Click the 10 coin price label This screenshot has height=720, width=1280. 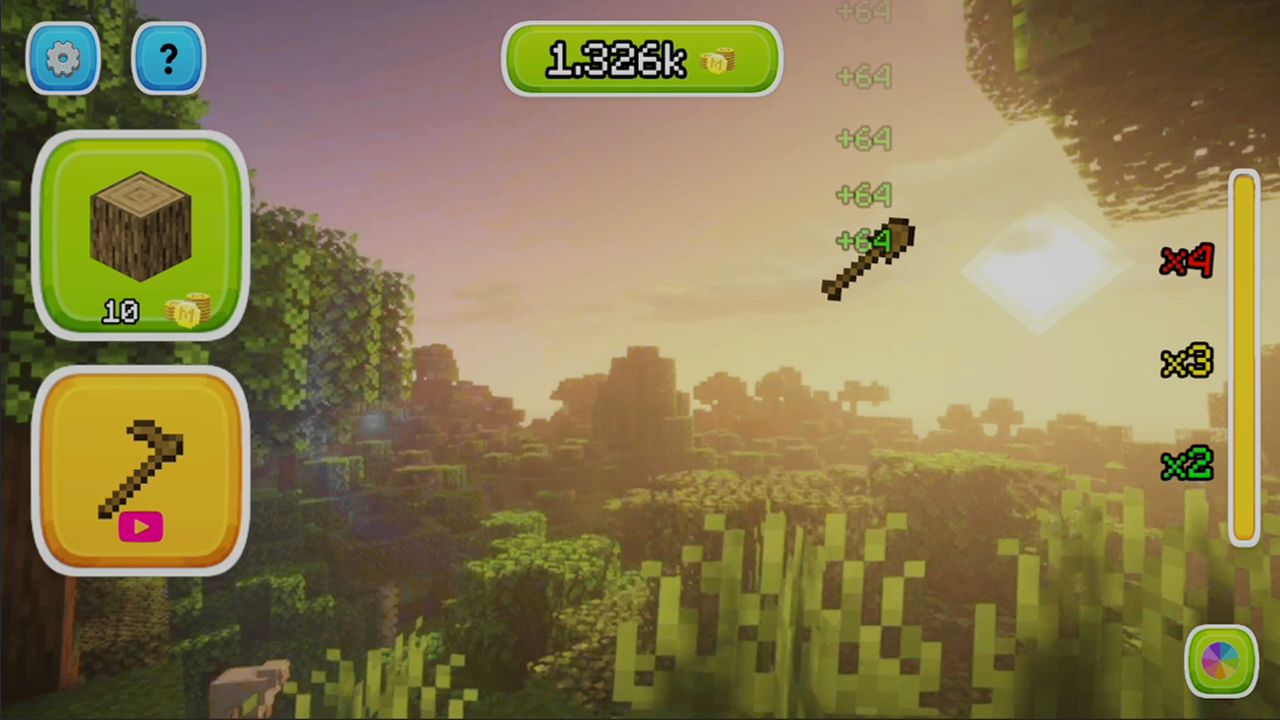120,311
